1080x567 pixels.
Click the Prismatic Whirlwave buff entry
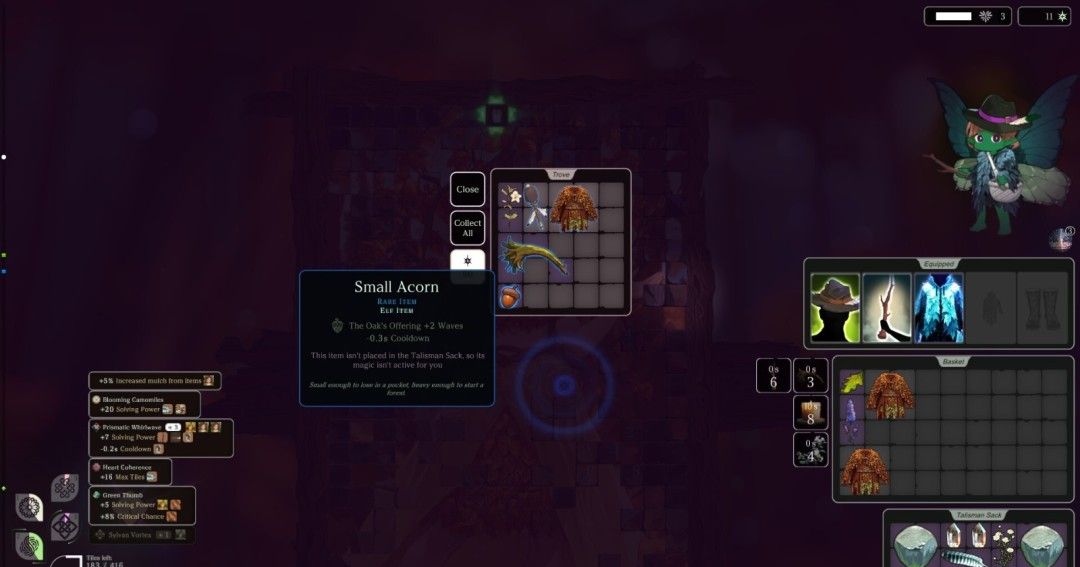(160, 438)
